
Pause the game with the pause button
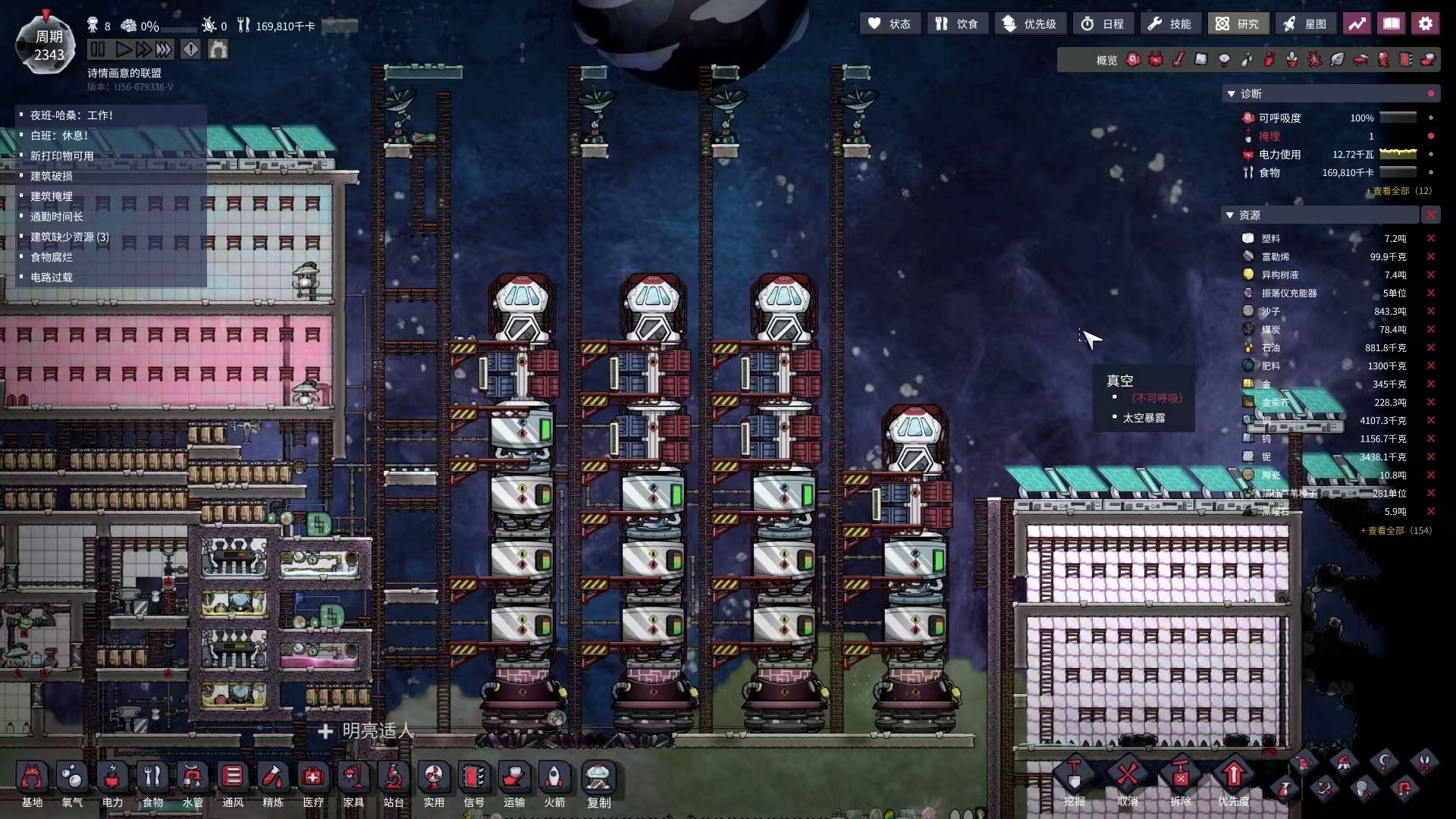(x=97, y=50)
